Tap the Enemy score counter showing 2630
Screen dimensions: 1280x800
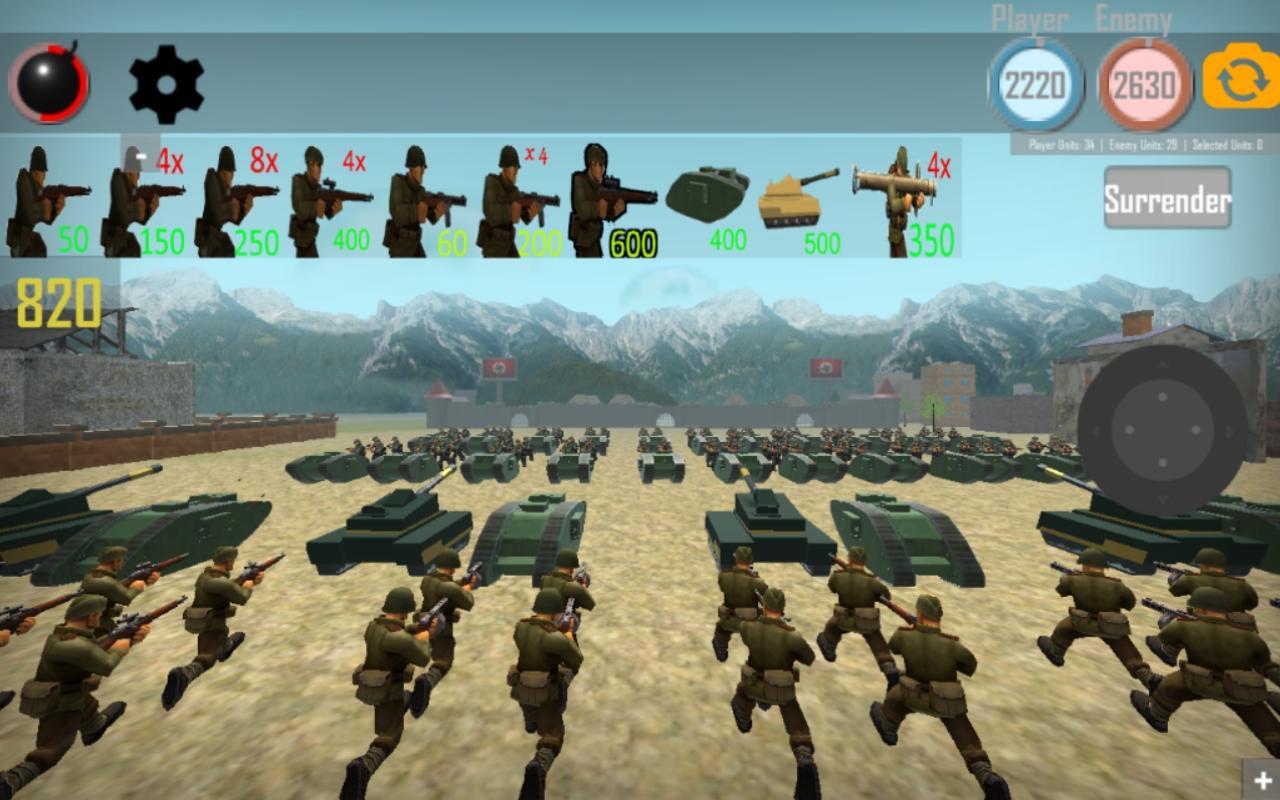pyautogui.click(x=1143, y=85)
